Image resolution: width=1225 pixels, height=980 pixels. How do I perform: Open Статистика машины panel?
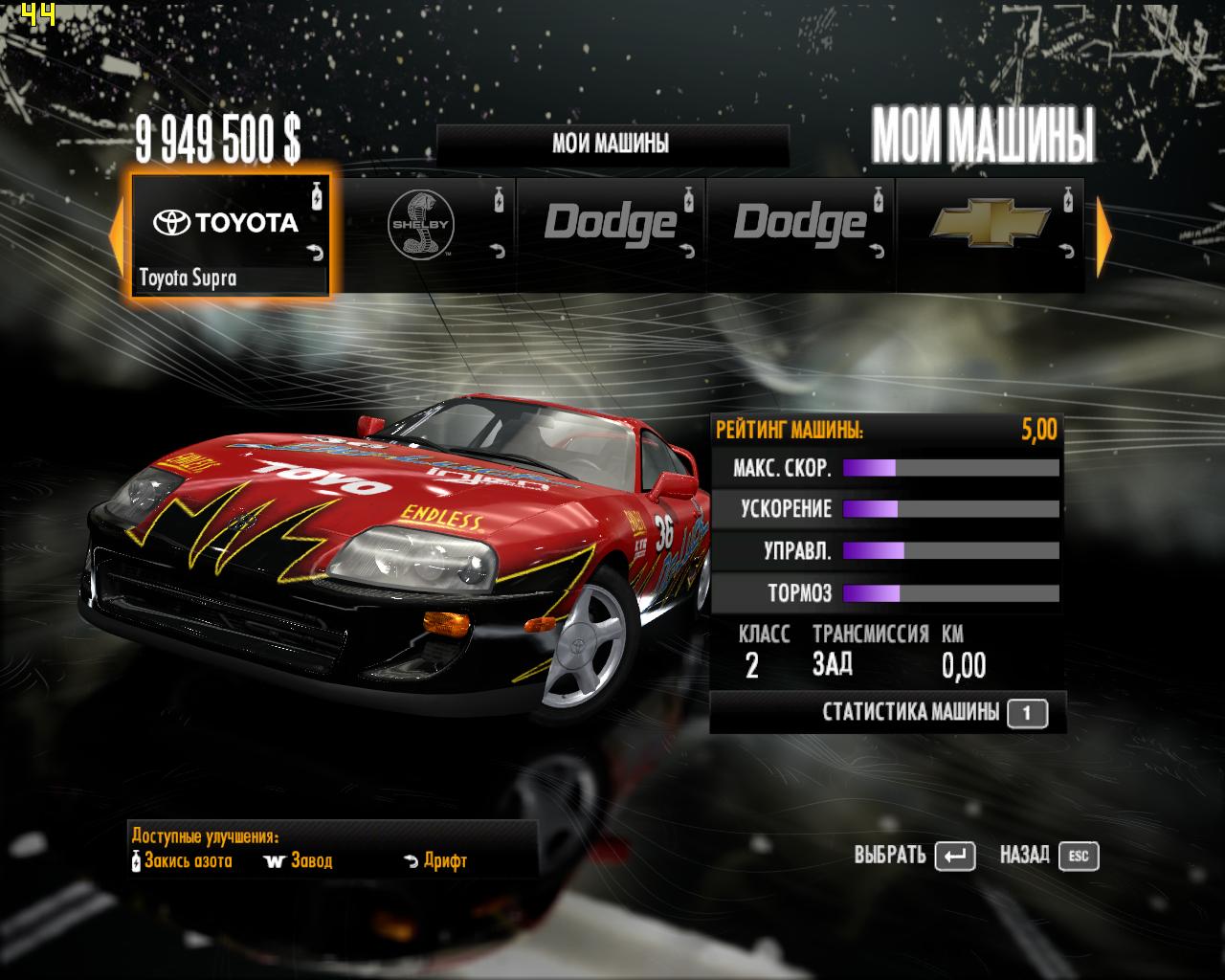933,713
